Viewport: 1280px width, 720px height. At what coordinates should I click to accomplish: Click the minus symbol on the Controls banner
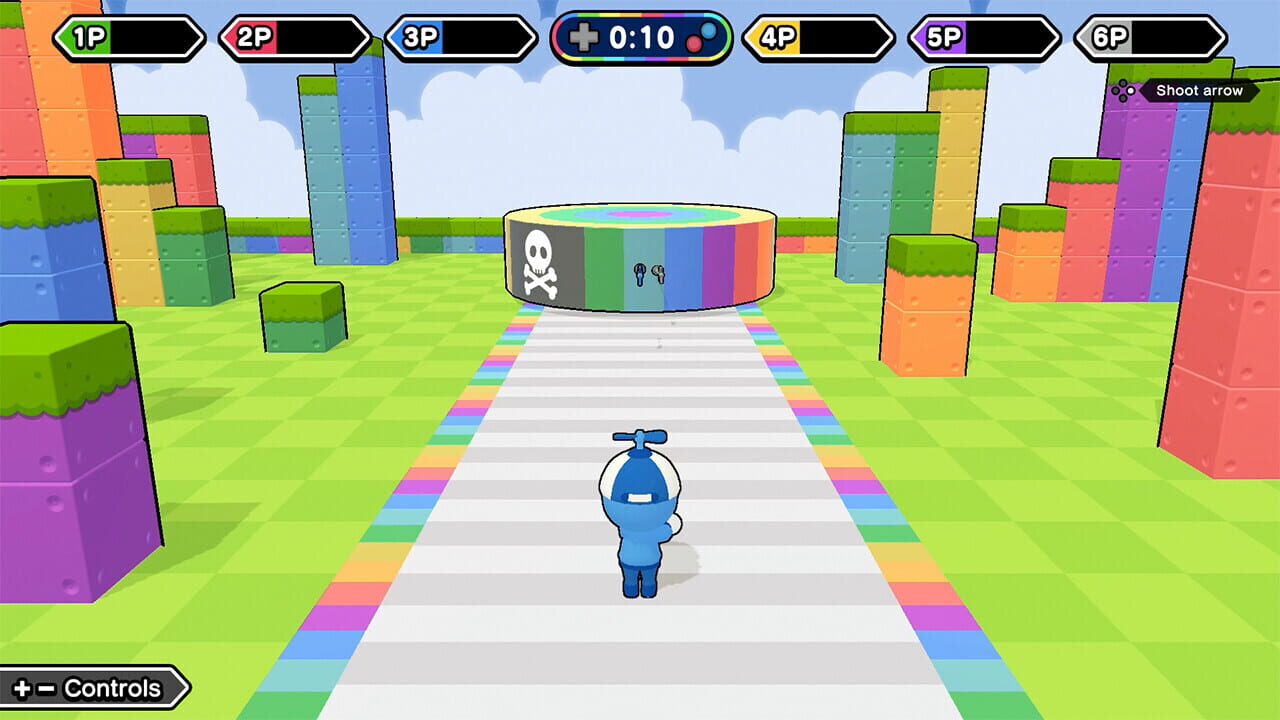[45, 688]
